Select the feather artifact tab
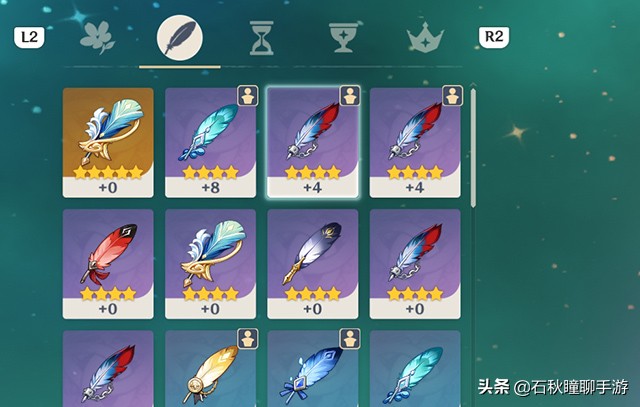 180,38
